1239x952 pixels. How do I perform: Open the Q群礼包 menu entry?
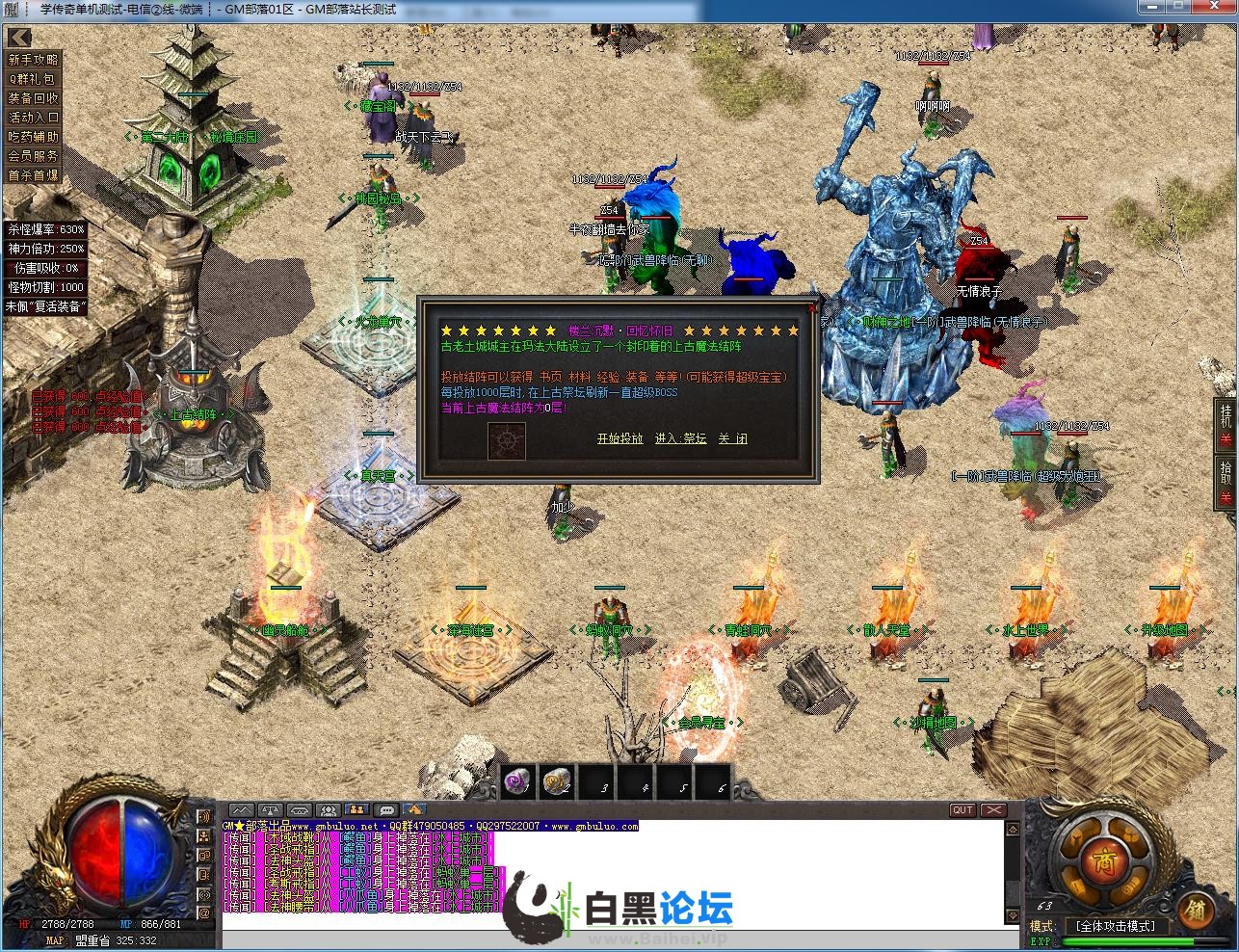(34, 79)
